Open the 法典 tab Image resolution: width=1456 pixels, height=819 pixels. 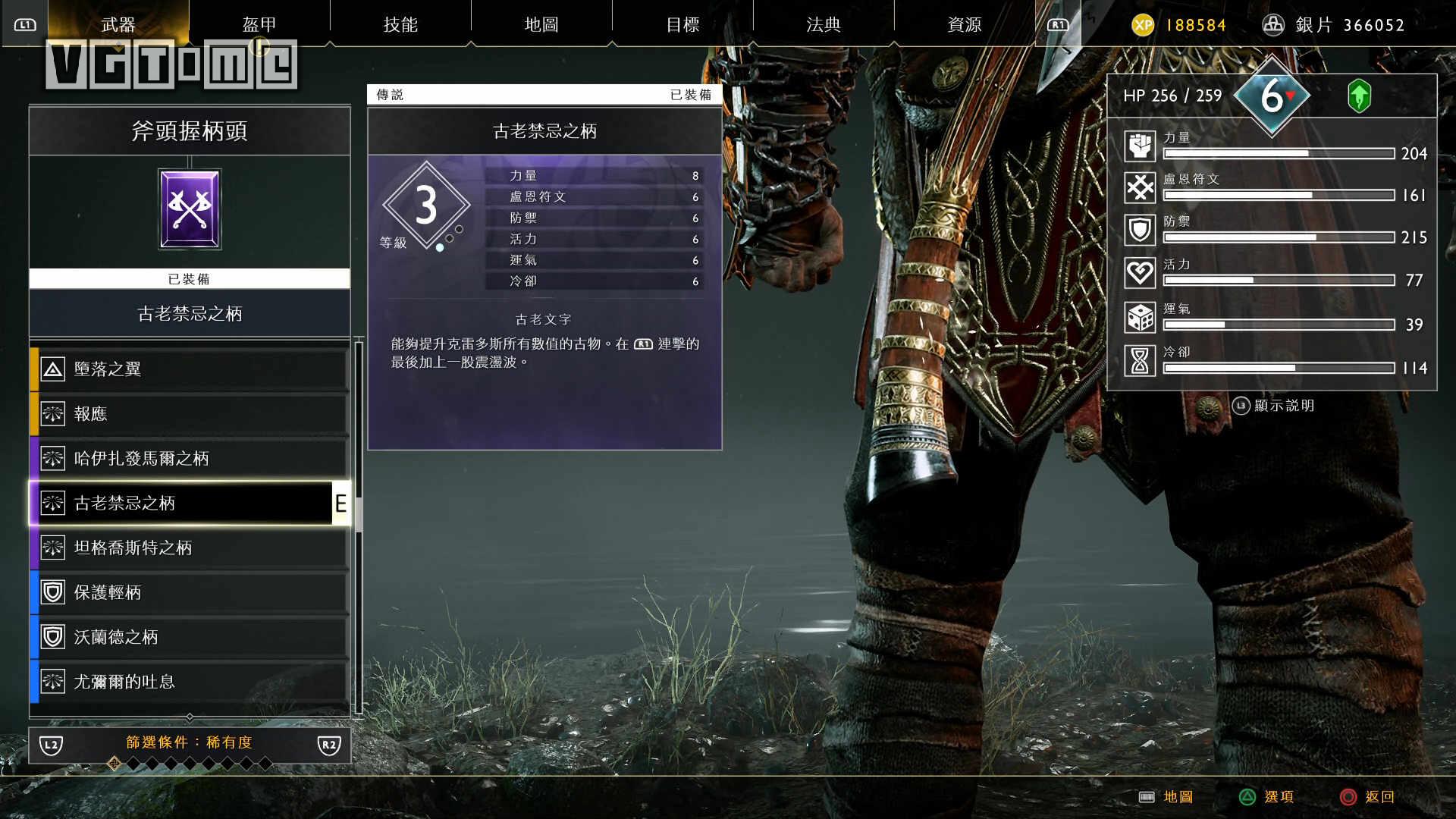(824, 24)
